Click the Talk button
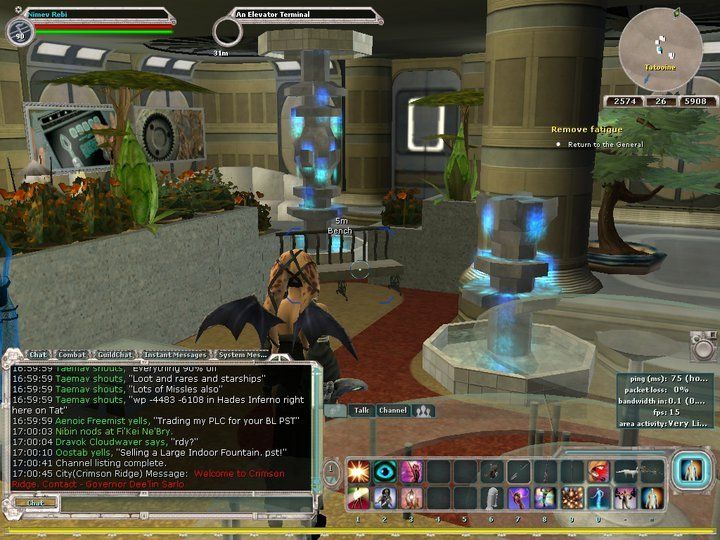The width and height of the screenshot is (720, 540). click(x=362, y=410)
